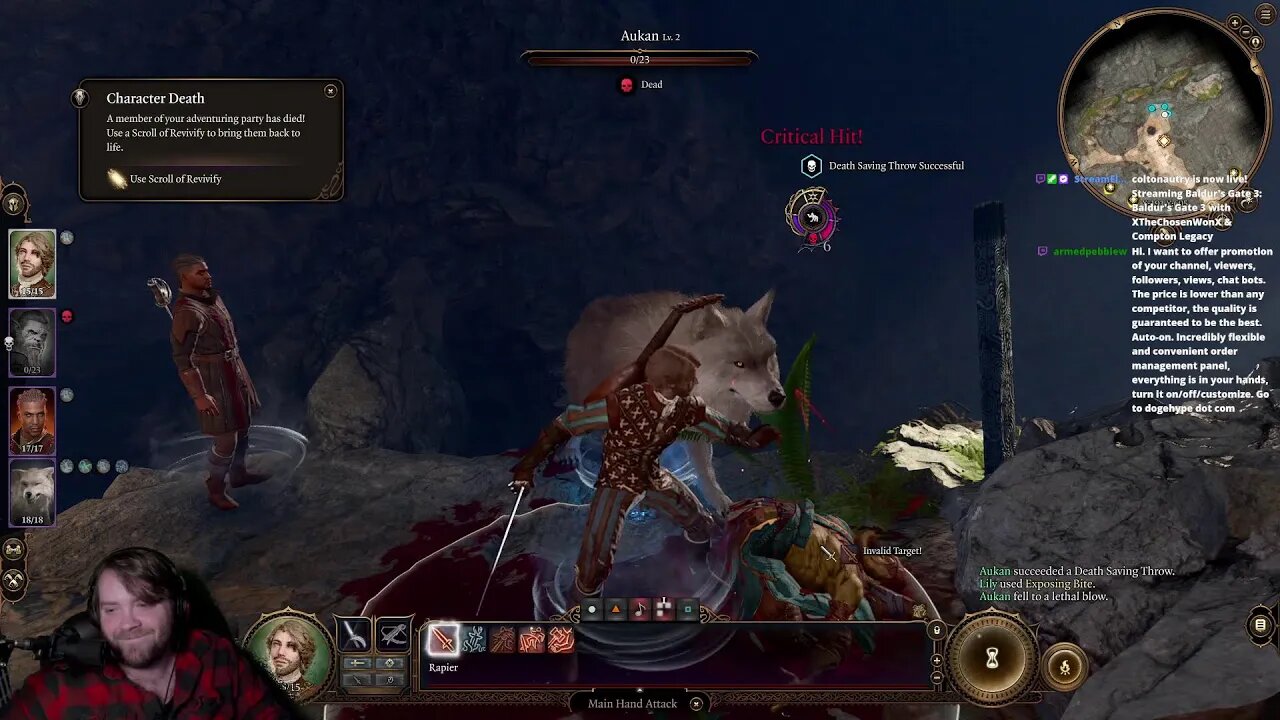
Task: Open the campfire rest menu
Action: (1064, 667)
